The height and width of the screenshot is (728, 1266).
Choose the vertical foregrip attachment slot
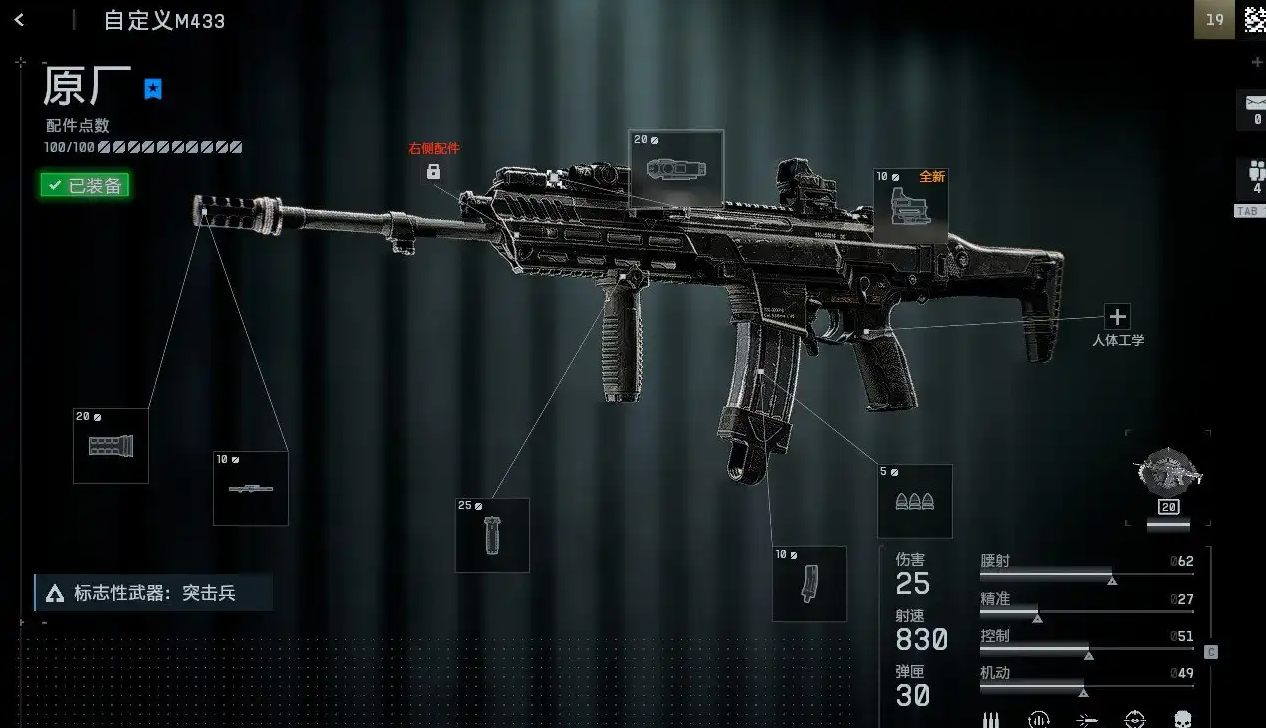(x=492, y=535)
